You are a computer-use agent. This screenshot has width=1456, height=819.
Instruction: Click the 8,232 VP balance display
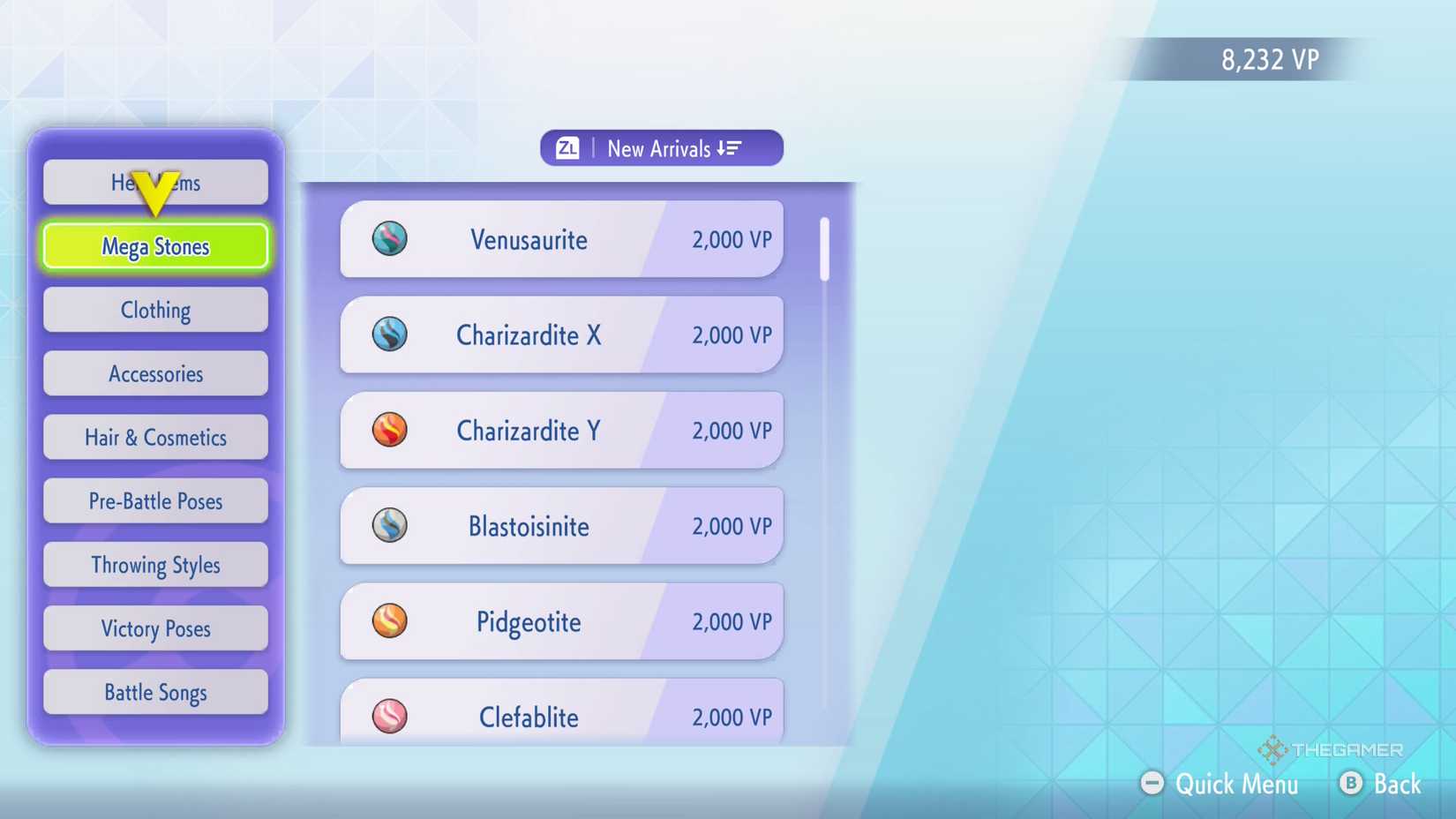tap(1269, 59)
